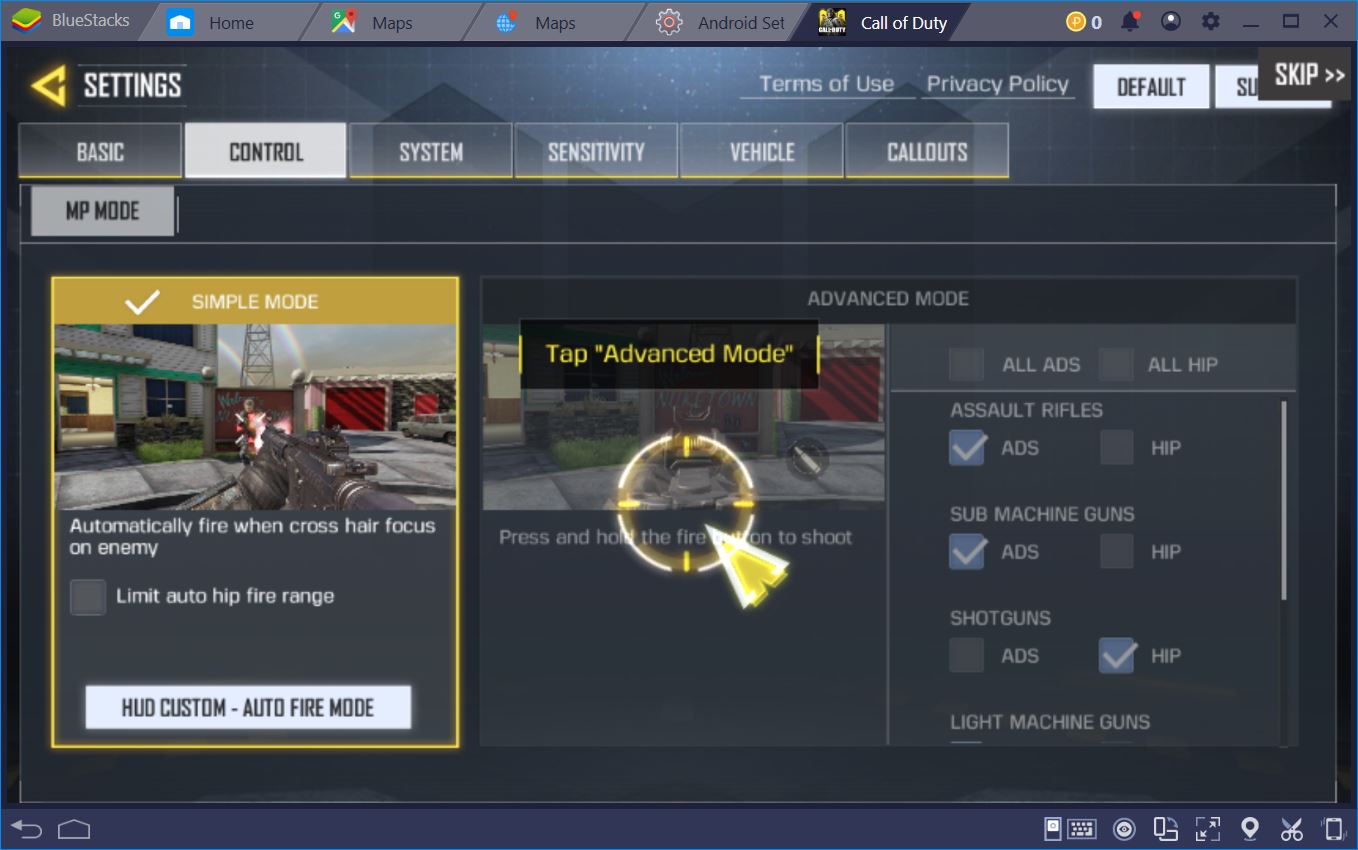This screenshot has height=850, width=1358.
Task: Take a screenshot using the bottom toolbar icon
Action: [x=1053, y=828]
